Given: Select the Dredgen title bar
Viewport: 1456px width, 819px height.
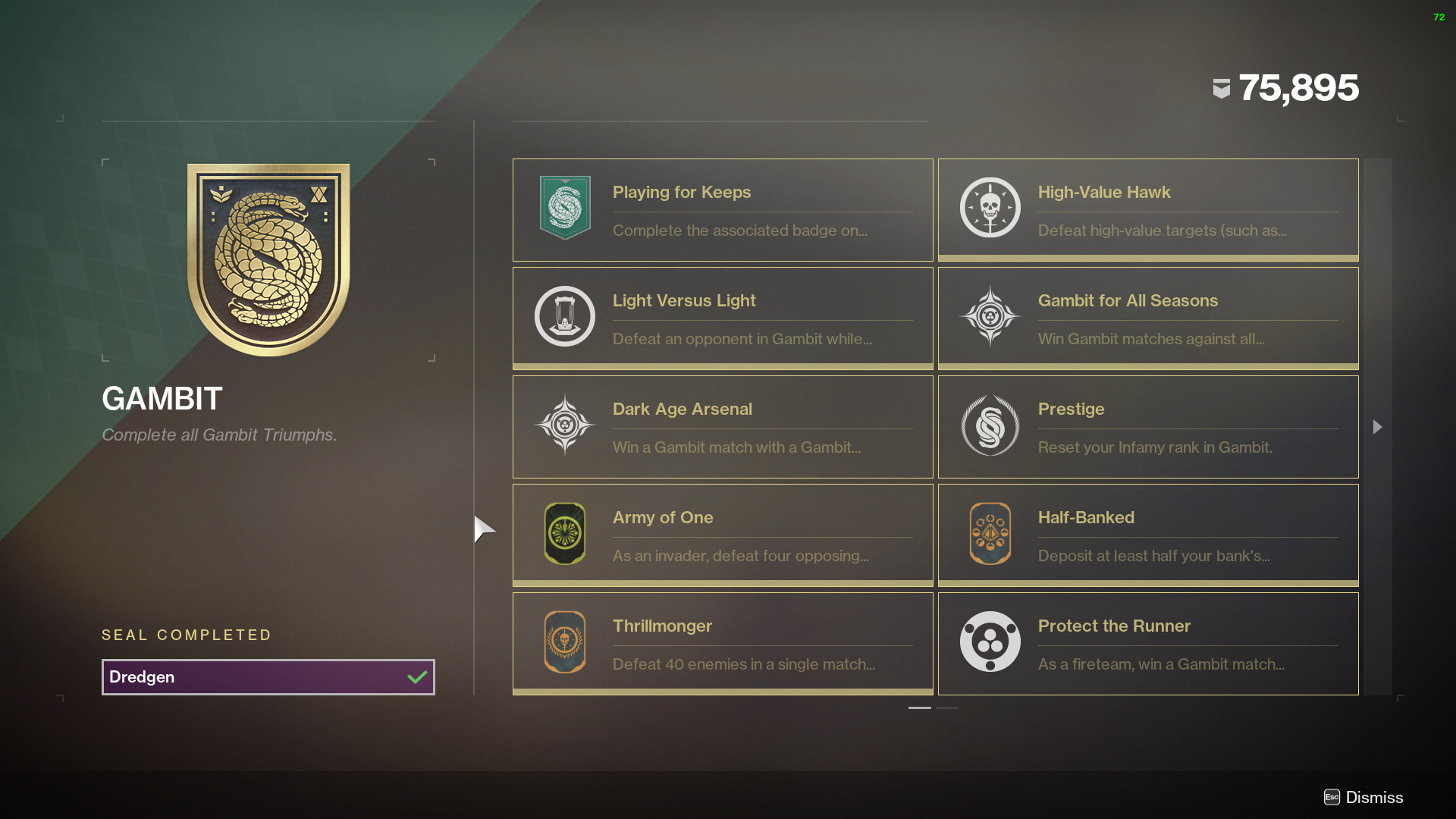Looking at the screenshot, I should (x=268, y=677).
